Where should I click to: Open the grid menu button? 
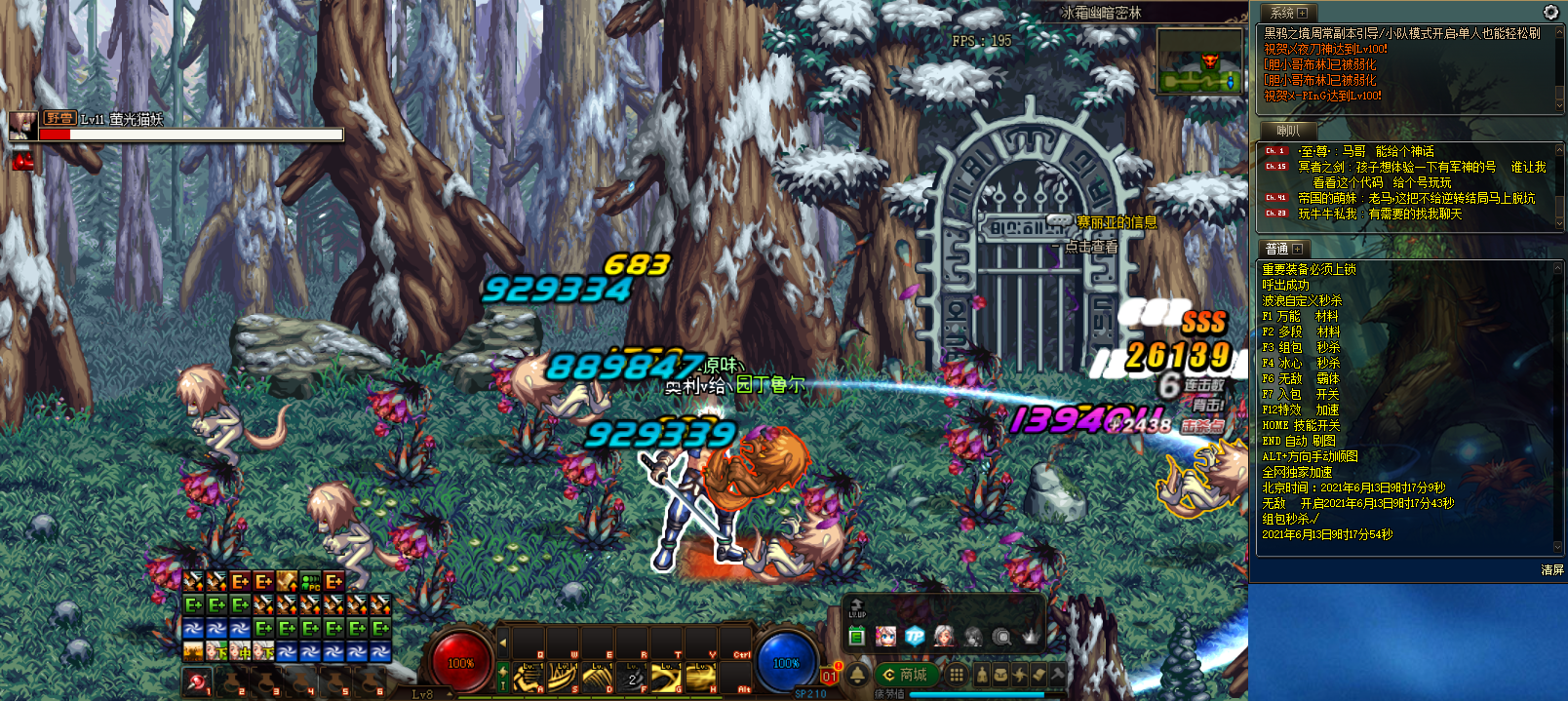(x=957, y=674)
